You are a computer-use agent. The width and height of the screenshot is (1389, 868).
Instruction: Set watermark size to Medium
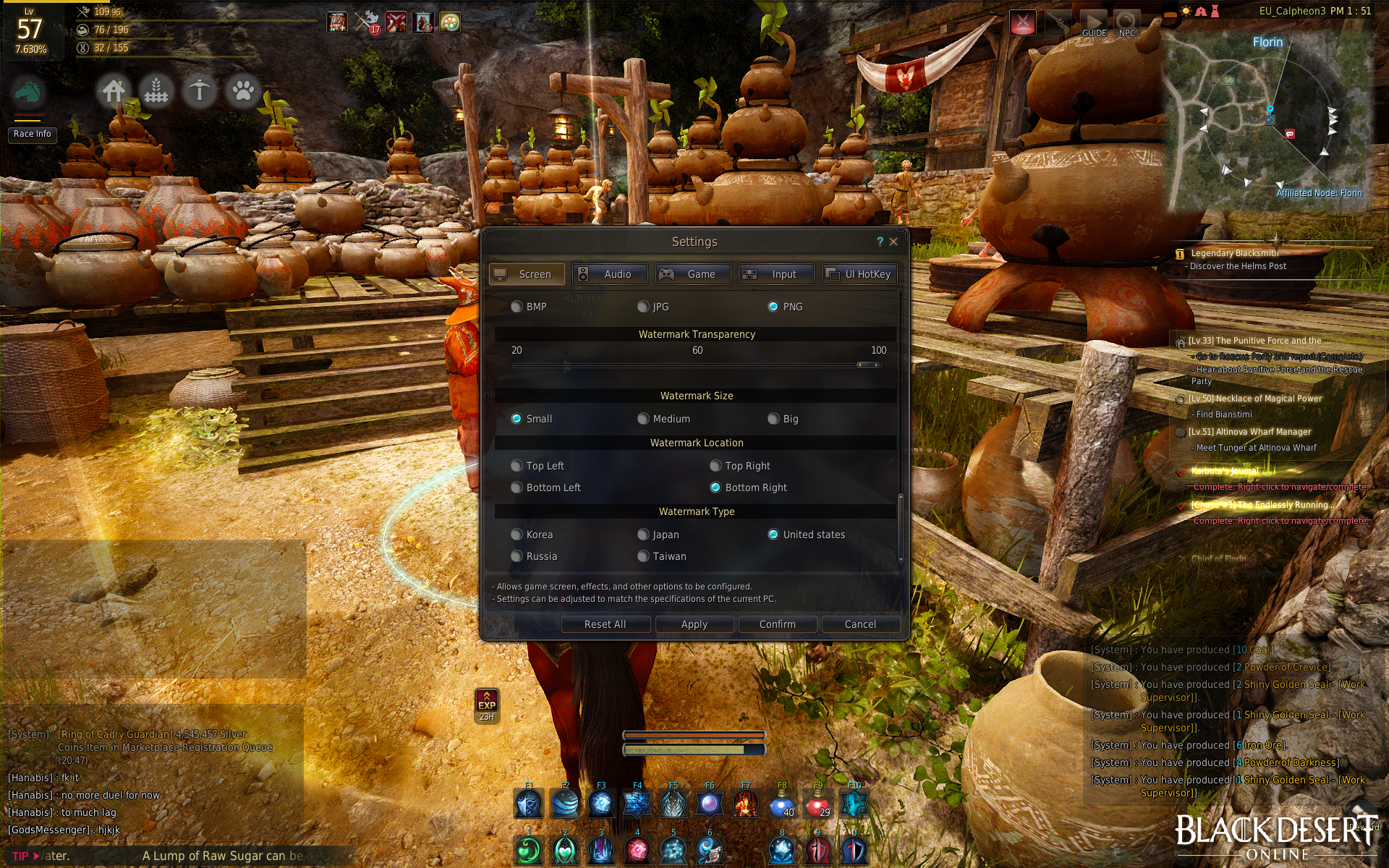pos(643,419)
